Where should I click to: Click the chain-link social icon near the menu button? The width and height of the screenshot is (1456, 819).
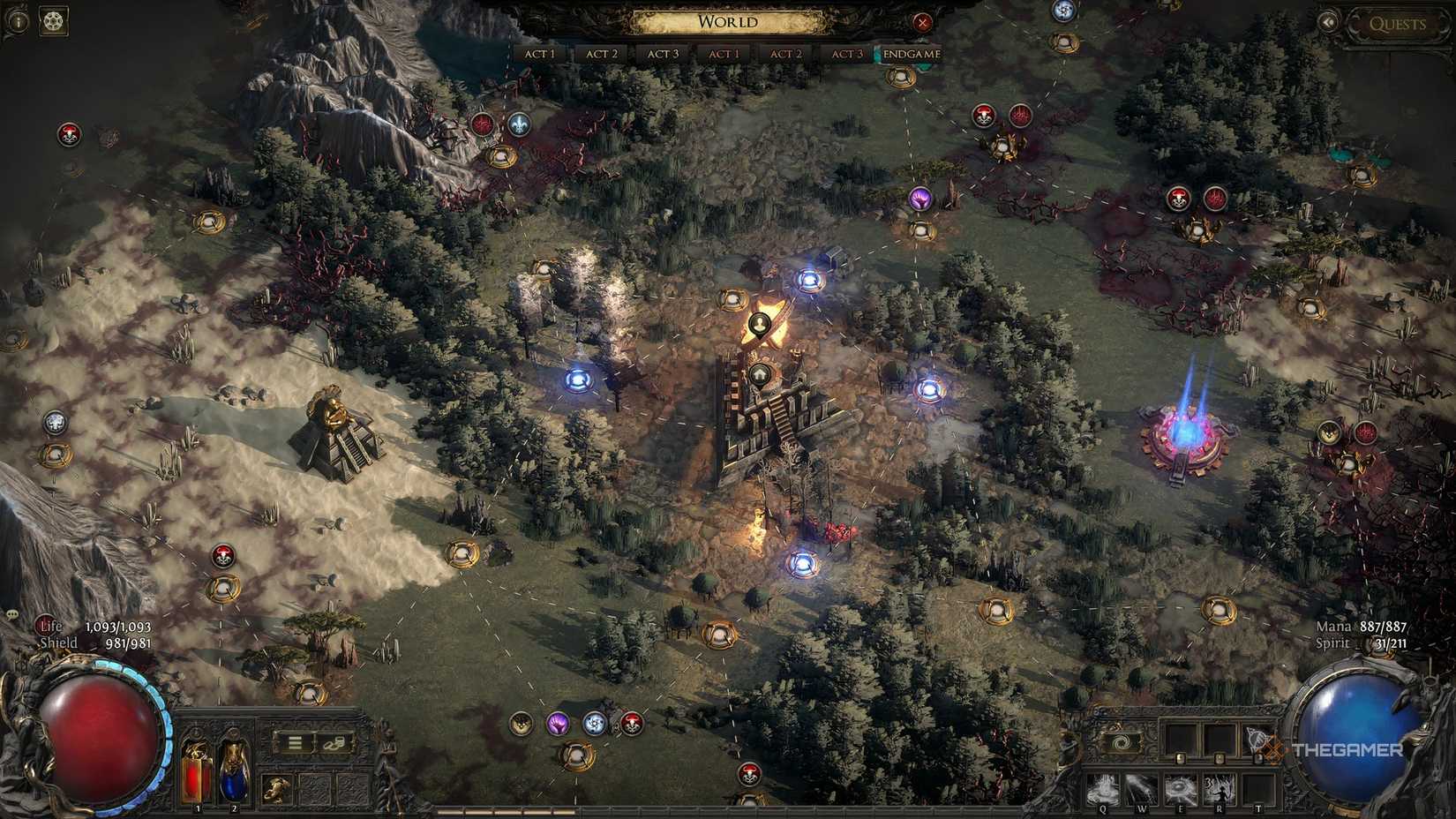point(334,744)
